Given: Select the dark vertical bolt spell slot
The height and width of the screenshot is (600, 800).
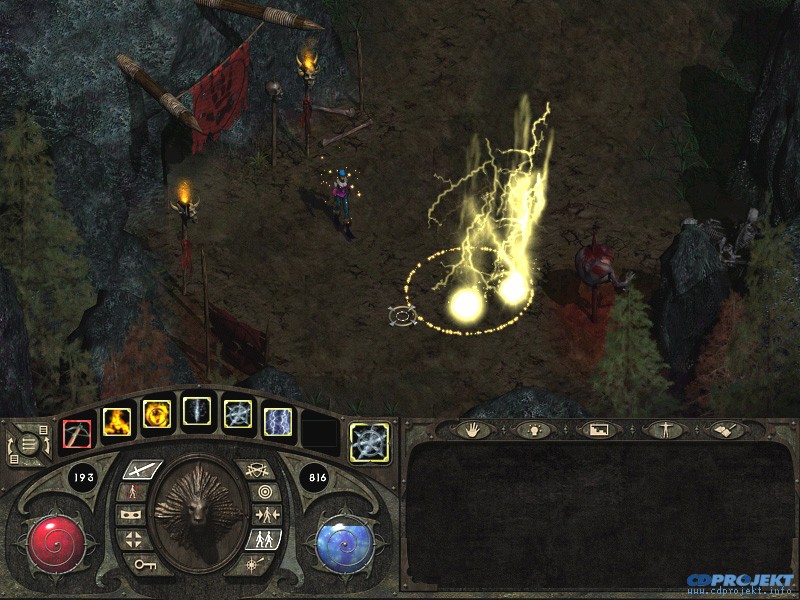Looking at the screenshot, I should 197,412.
